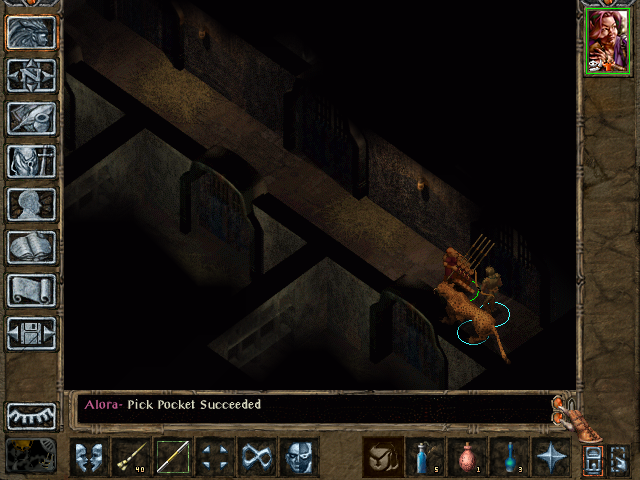Open the options floppy disk button
The image size is (640, 480).
click(32, 333)
